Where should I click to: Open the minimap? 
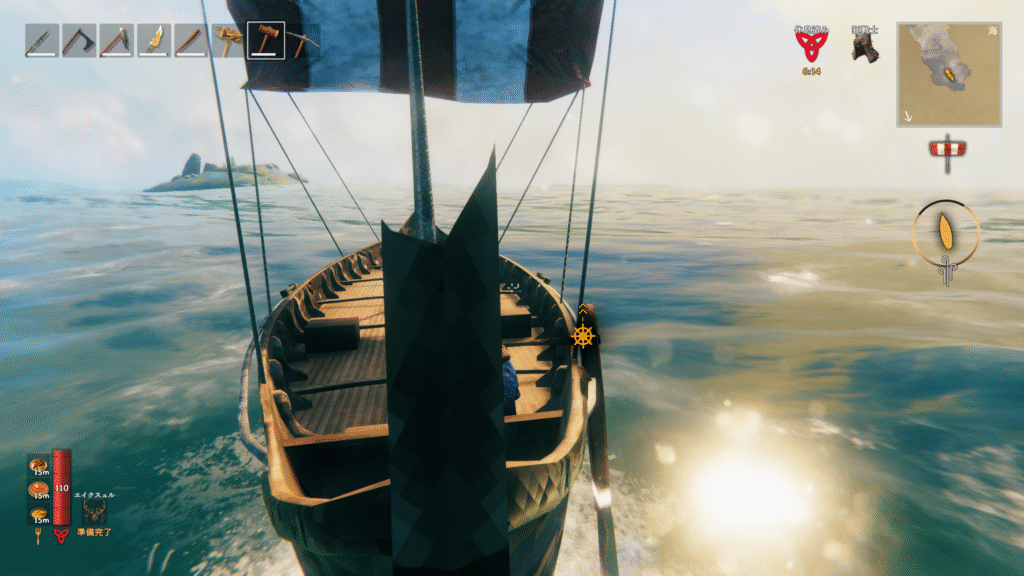(949, 74)
